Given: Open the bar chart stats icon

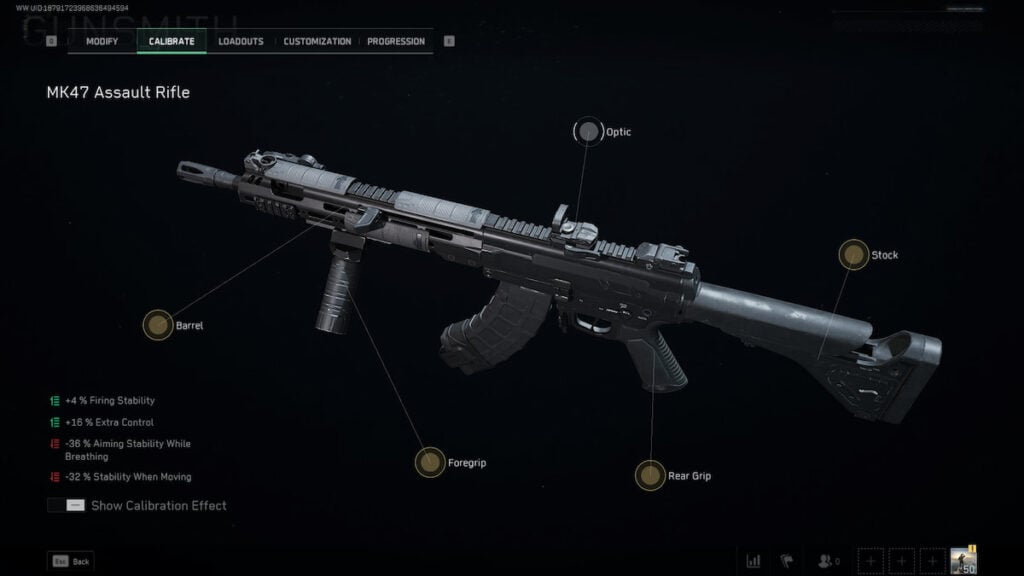Looking at the screenshot, I should pos(753,561).
